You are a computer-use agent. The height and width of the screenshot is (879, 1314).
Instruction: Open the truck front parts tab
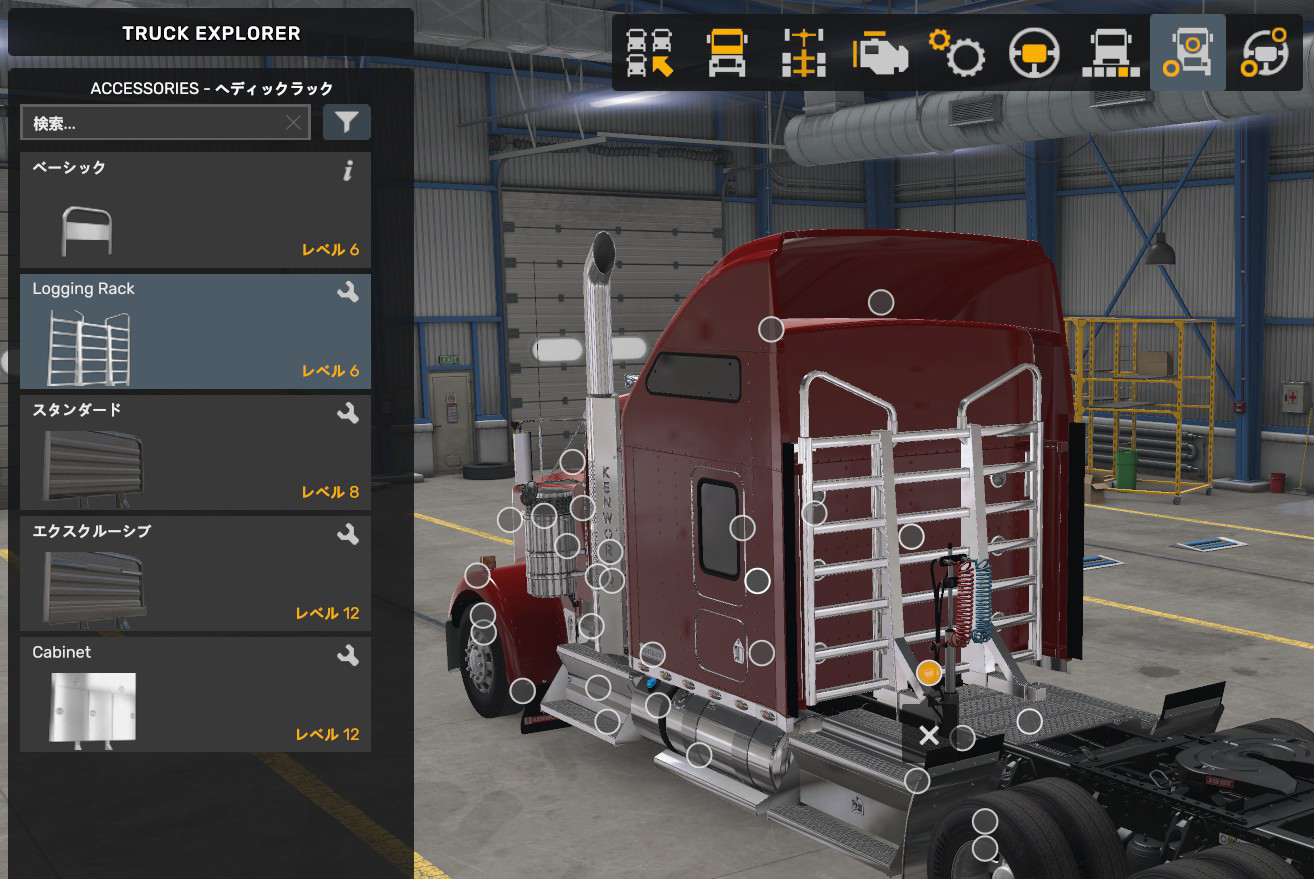[1111, 53]
